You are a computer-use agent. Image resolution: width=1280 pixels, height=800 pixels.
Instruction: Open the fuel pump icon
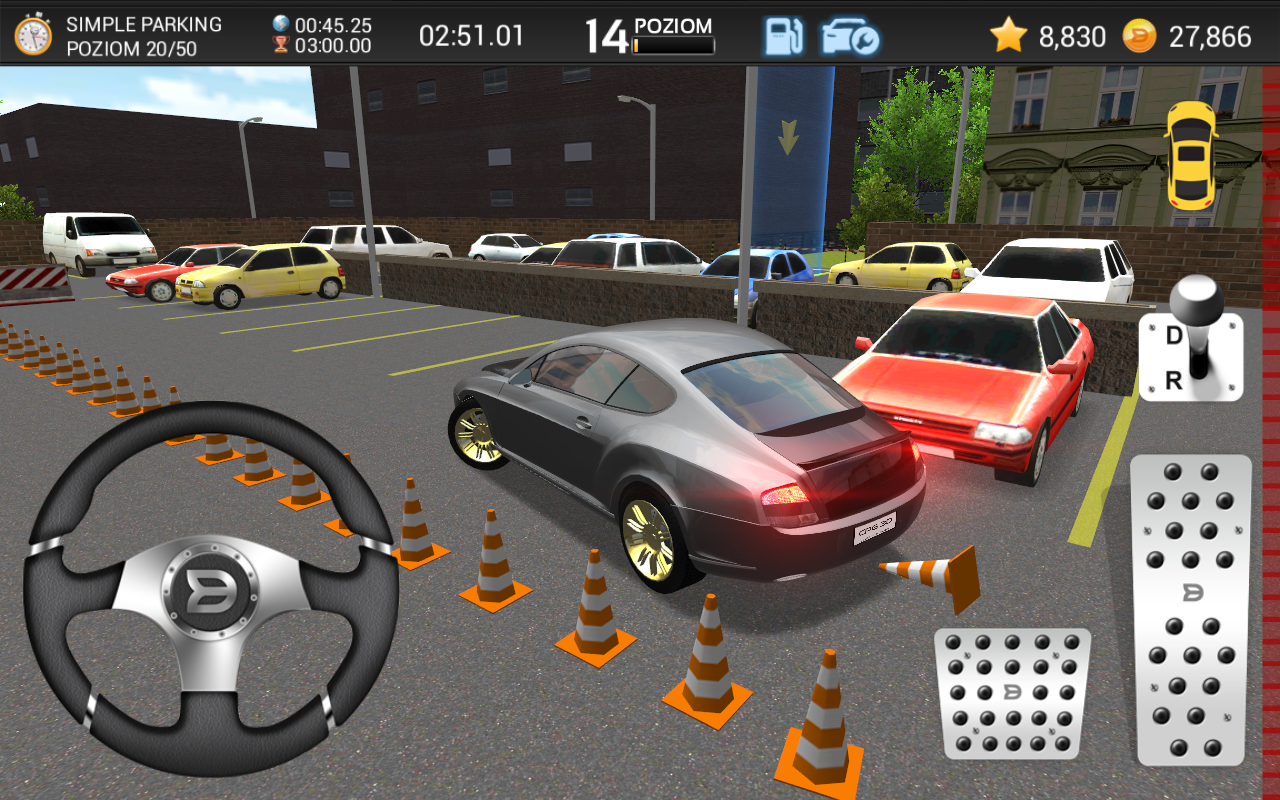point(784,36)
